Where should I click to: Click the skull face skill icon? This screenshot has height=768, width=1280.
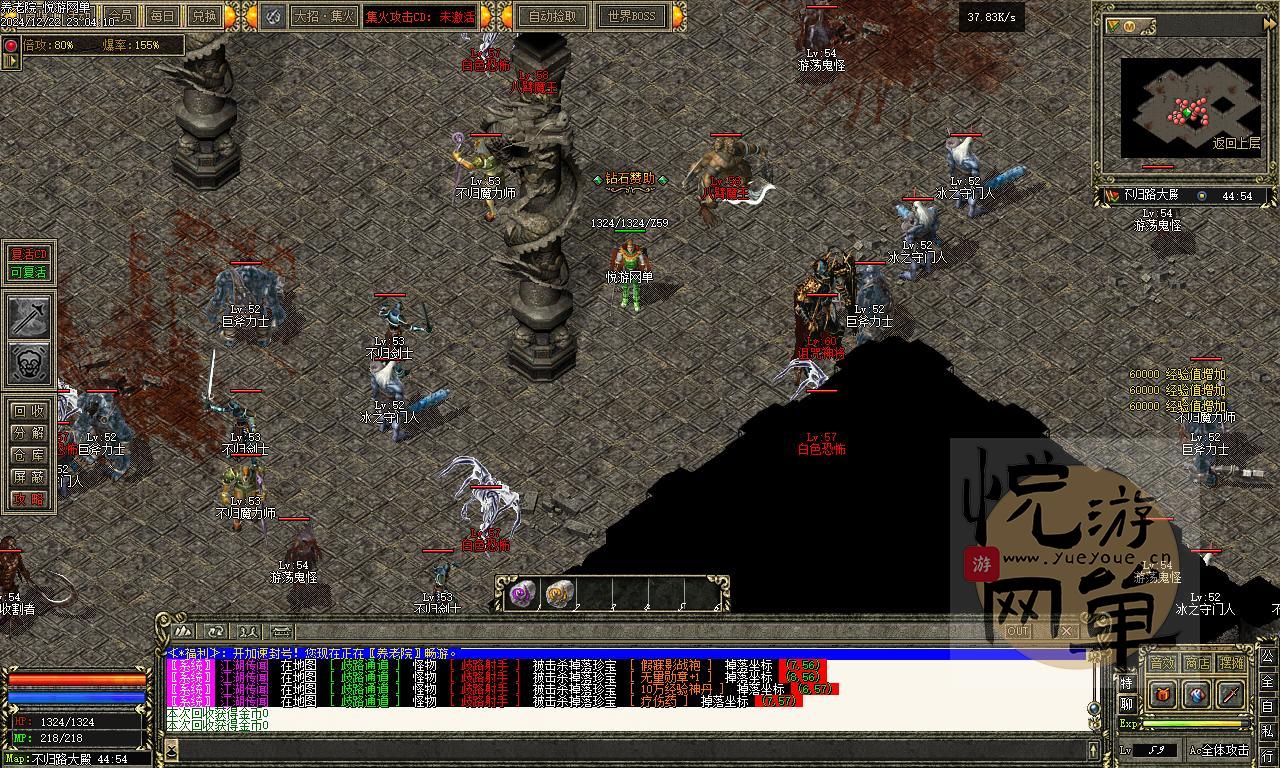[29, 364]
